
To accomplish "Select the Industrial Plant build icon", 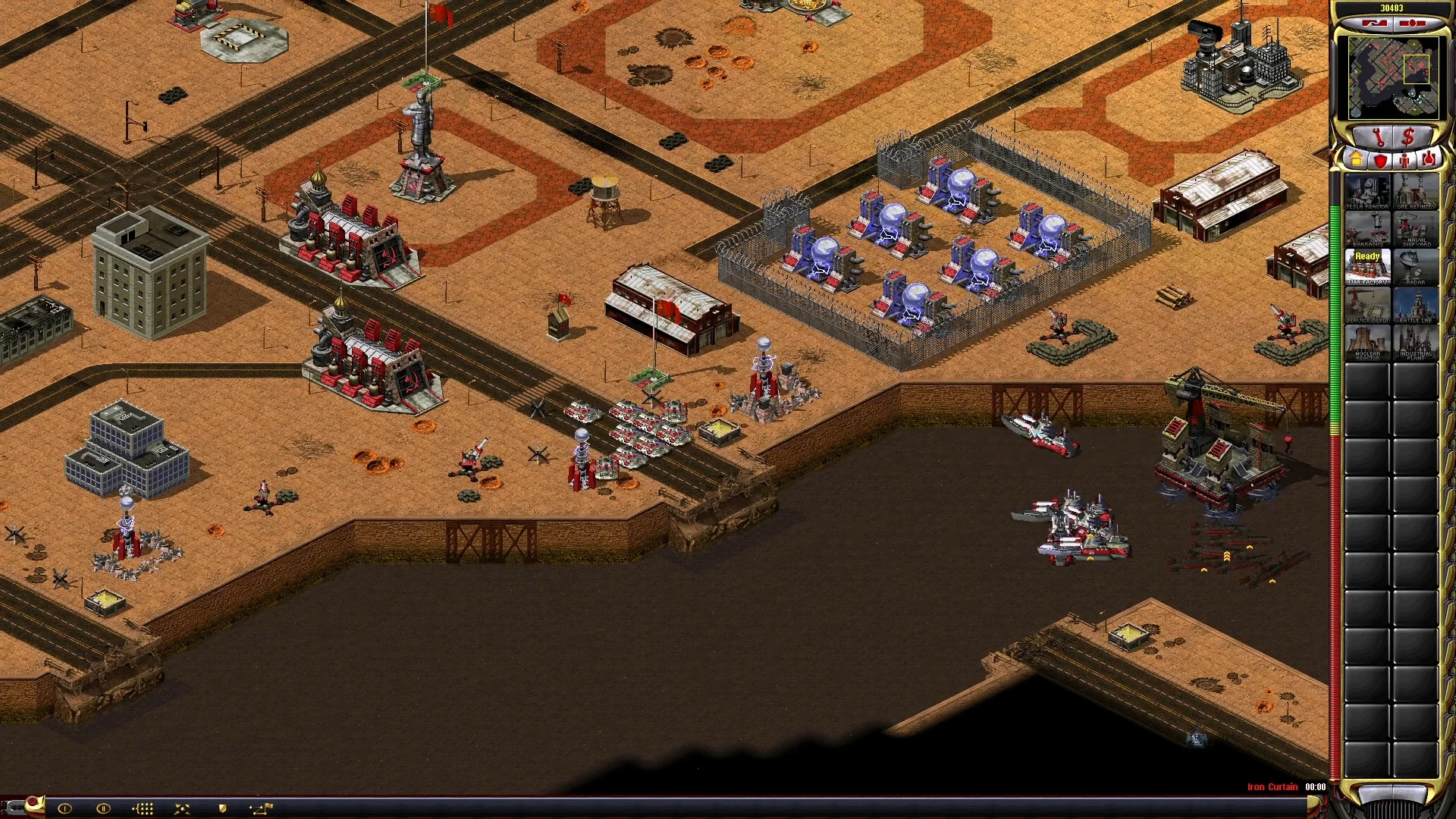I will (x=1415, y=343).
